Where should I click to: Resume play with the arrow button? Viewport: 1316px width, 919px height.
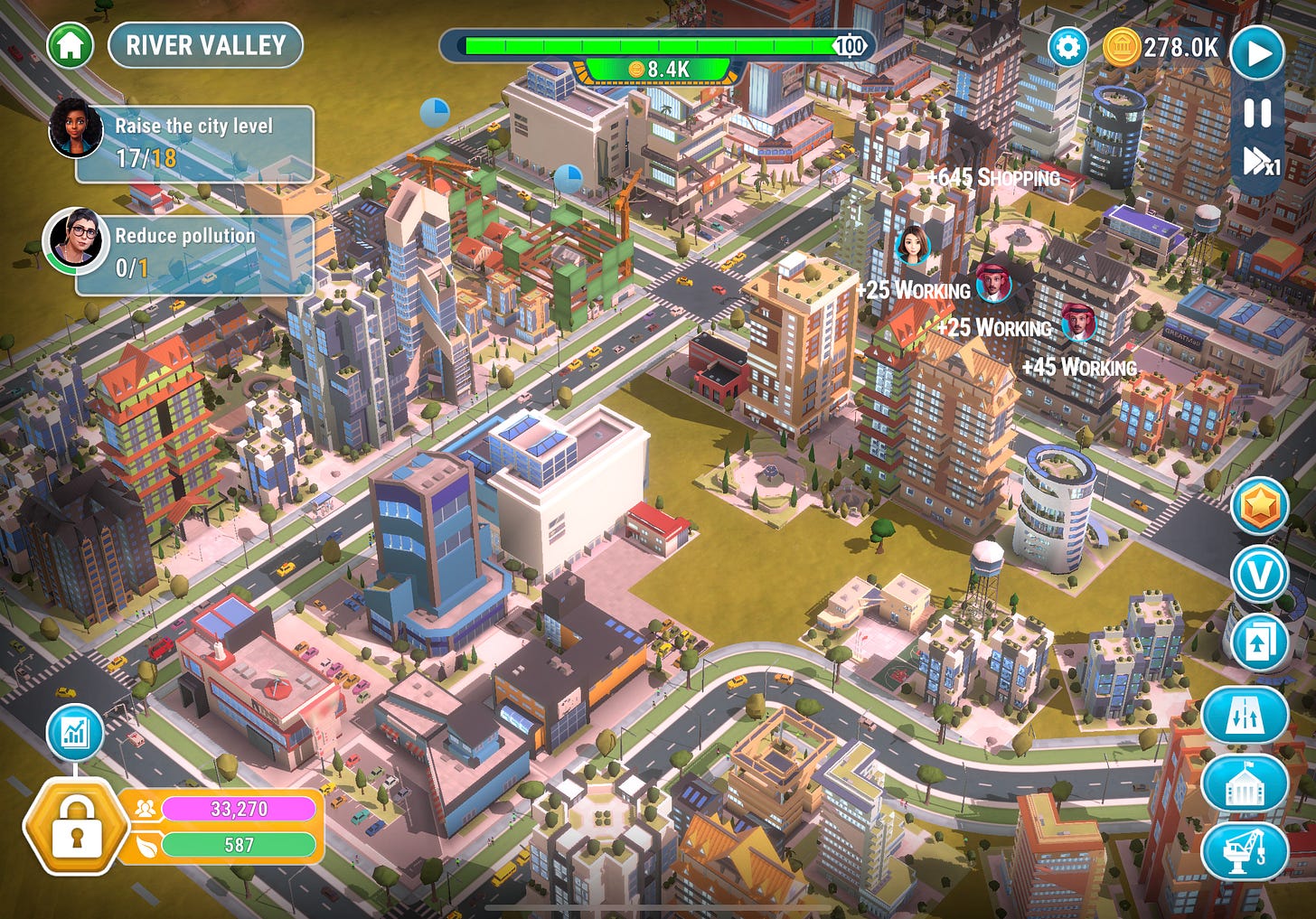[x=1256, y=52]
